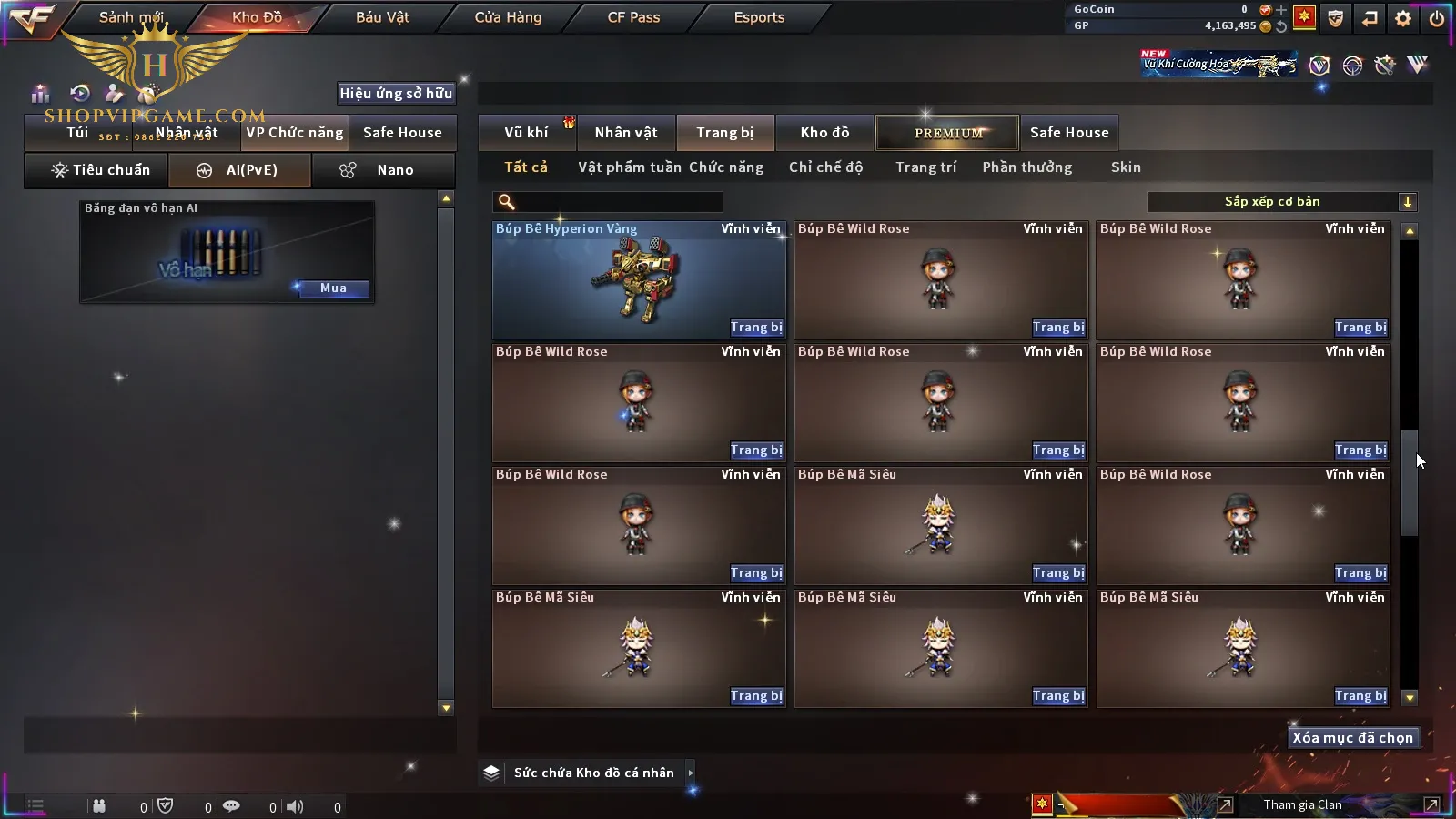The image size is (1456, 819).
Task: Show the Kho đồ category
Action: pyautogui.click(x=824, y=133)
